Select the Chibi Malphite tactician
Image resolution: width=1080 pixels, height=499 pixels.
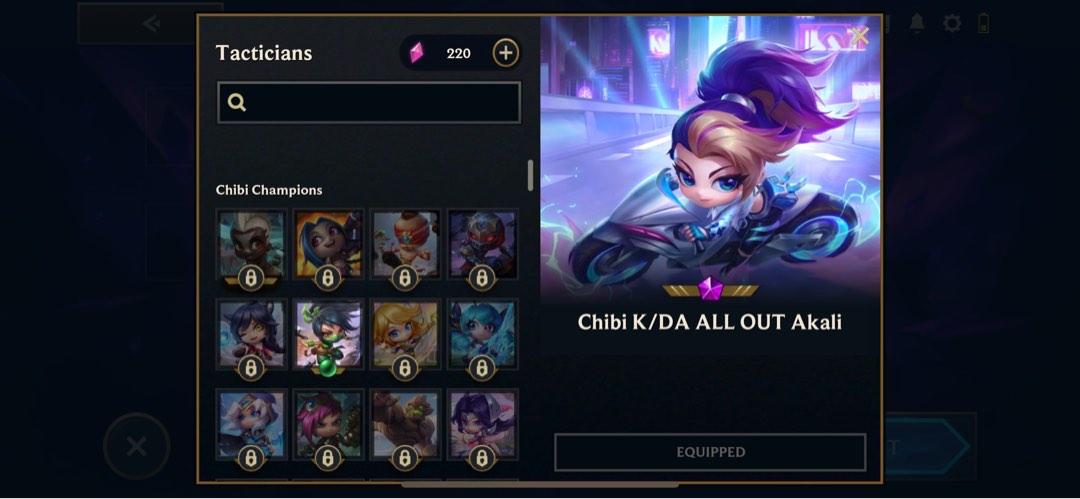click(x=405, y=424)
